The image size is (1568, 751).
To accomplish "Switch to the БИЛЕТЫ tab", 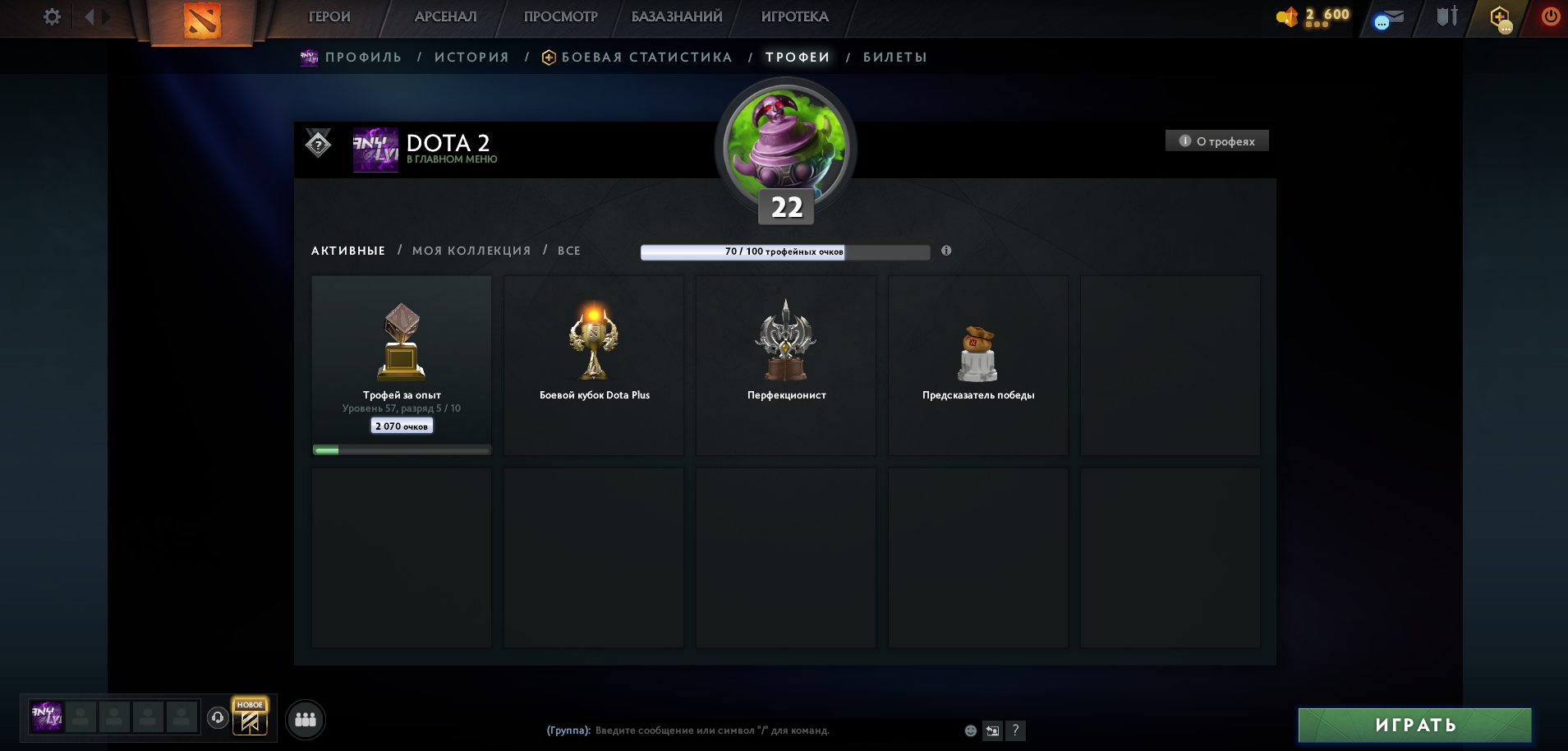I will 894,57.
